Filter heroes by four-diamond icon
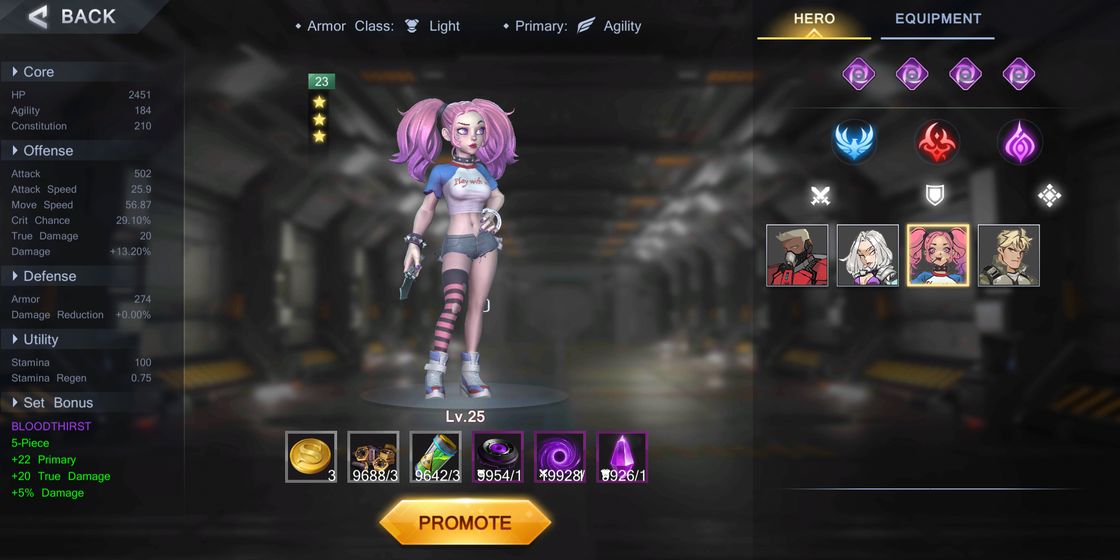 click(1048, 196)
